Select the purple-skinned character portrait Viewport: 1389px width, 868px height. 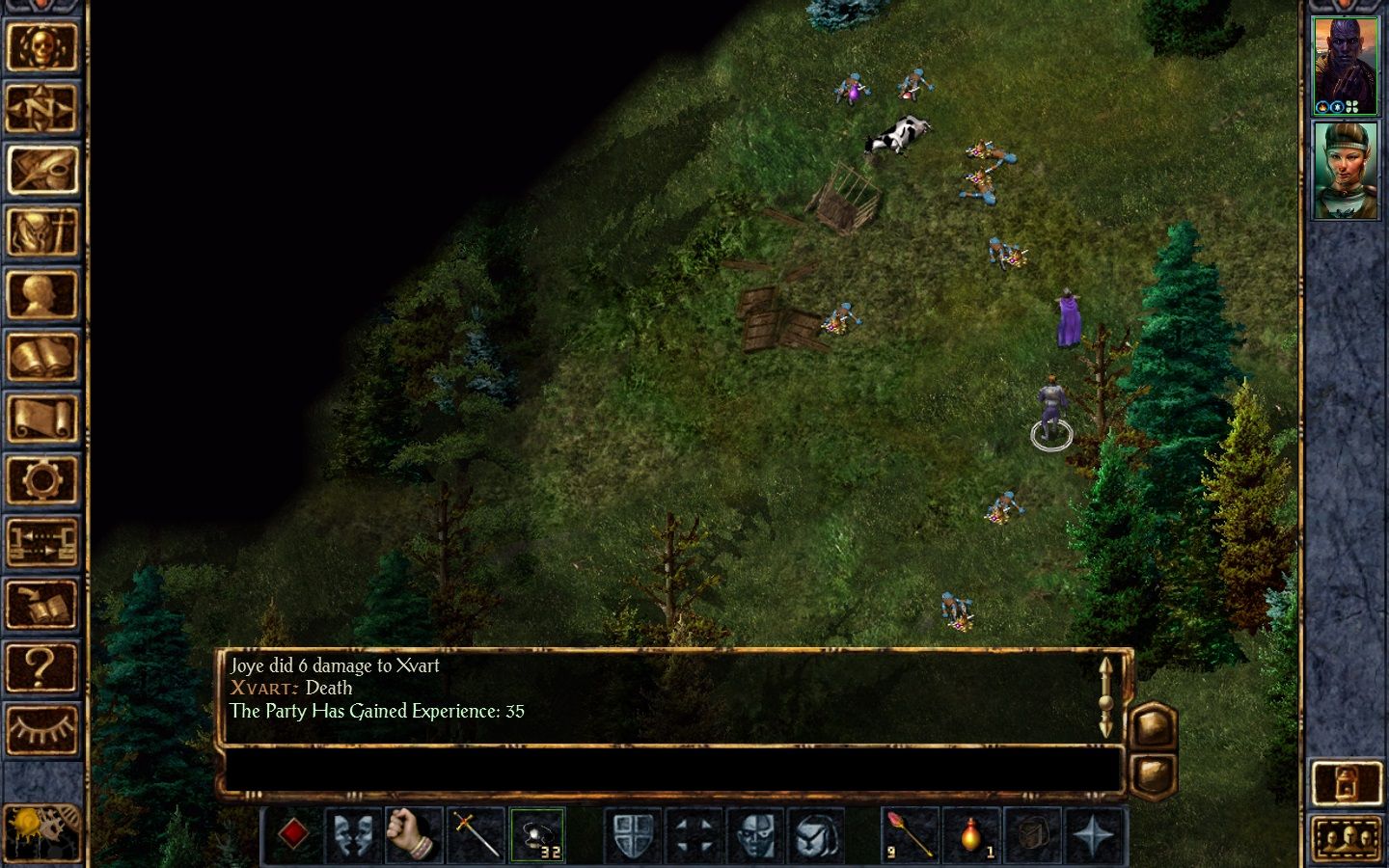[x=1346, y=66]
